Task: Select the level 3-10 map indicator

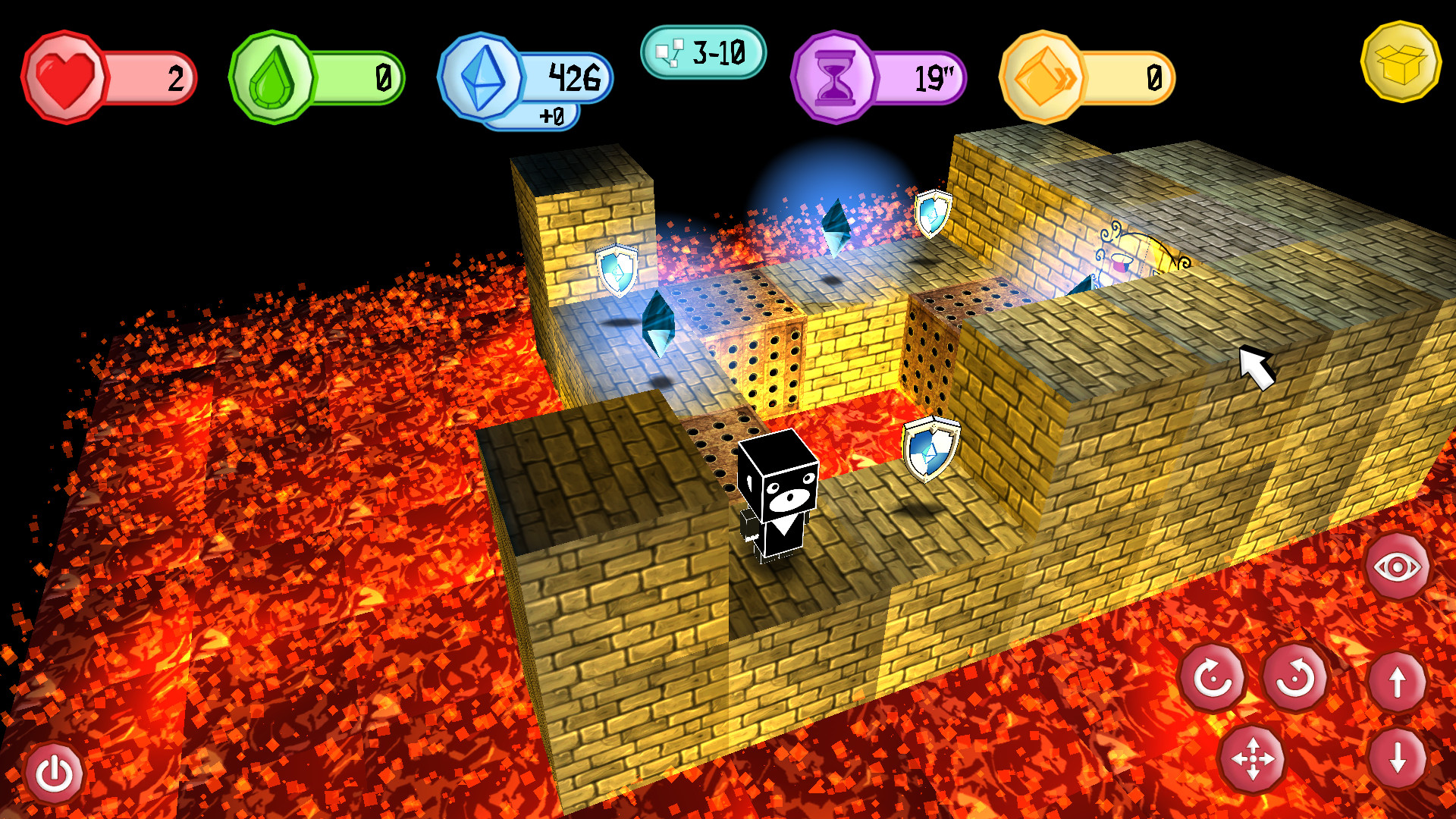Action: coord(703,52)
